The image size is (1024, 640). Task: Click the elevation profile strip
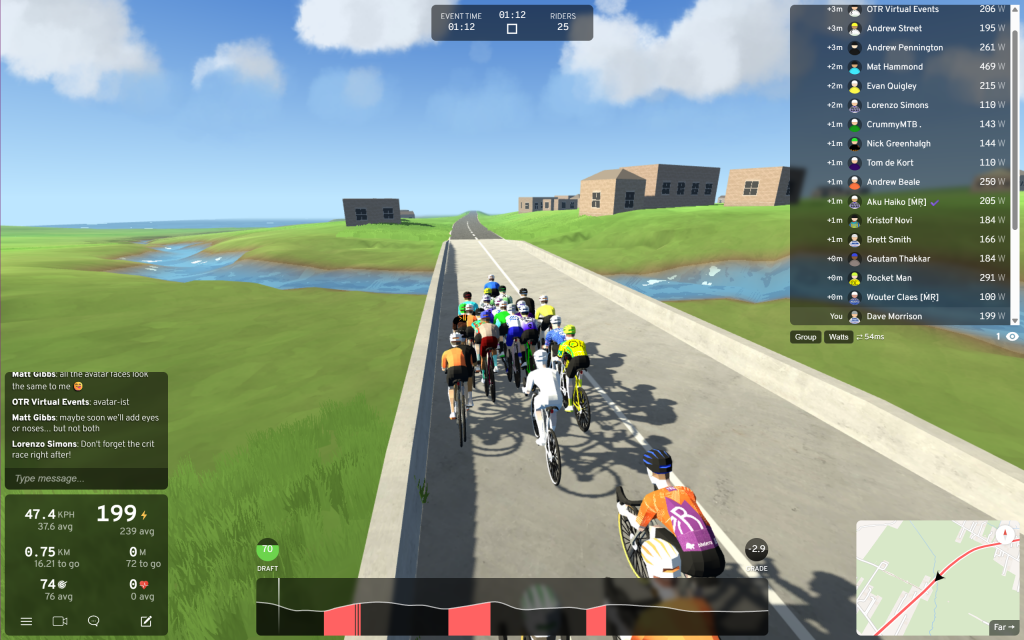511,606
